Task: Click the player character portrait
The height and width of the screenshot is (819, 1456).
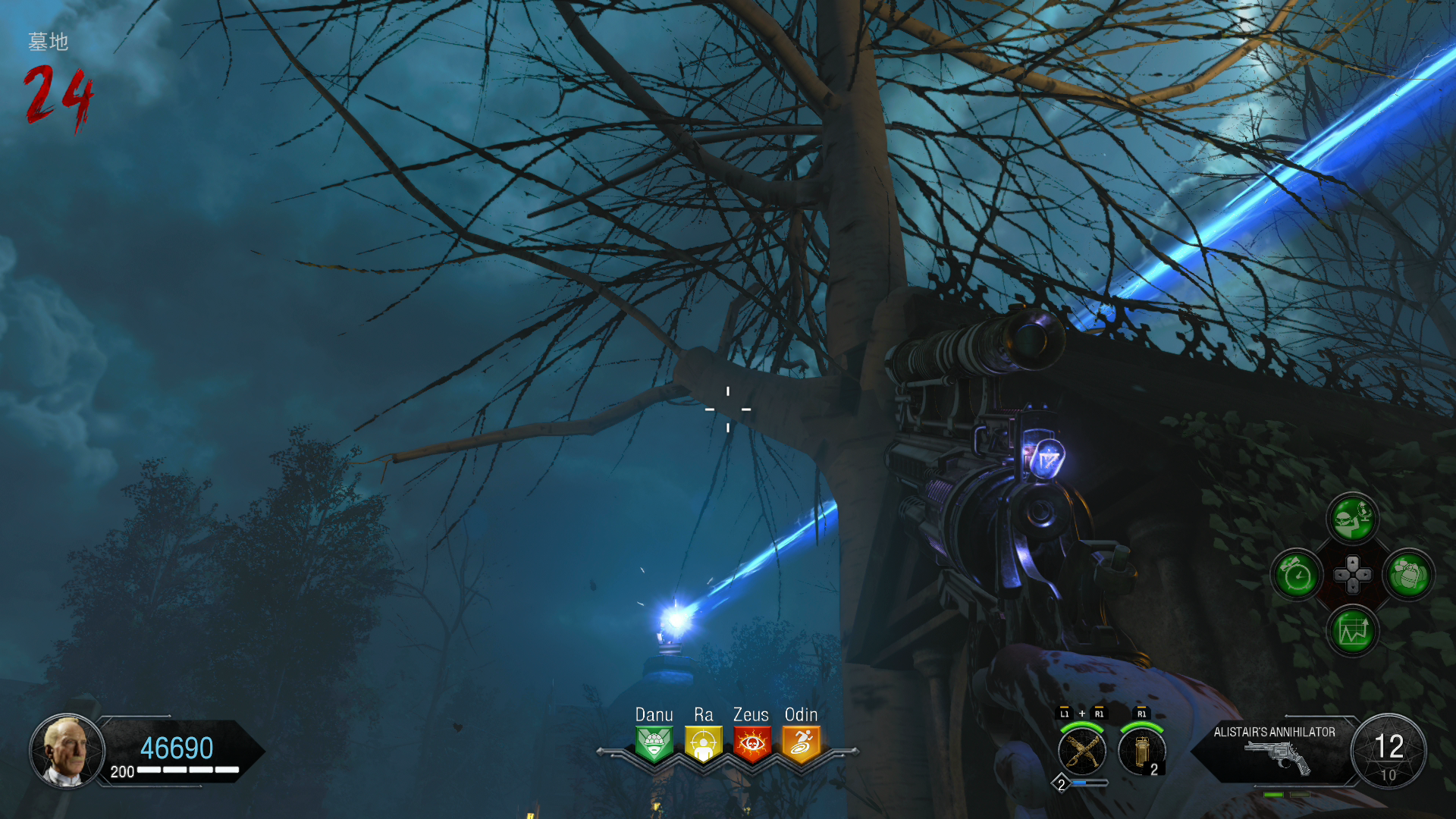Action: pyautogui.click(x=67, y=750)
